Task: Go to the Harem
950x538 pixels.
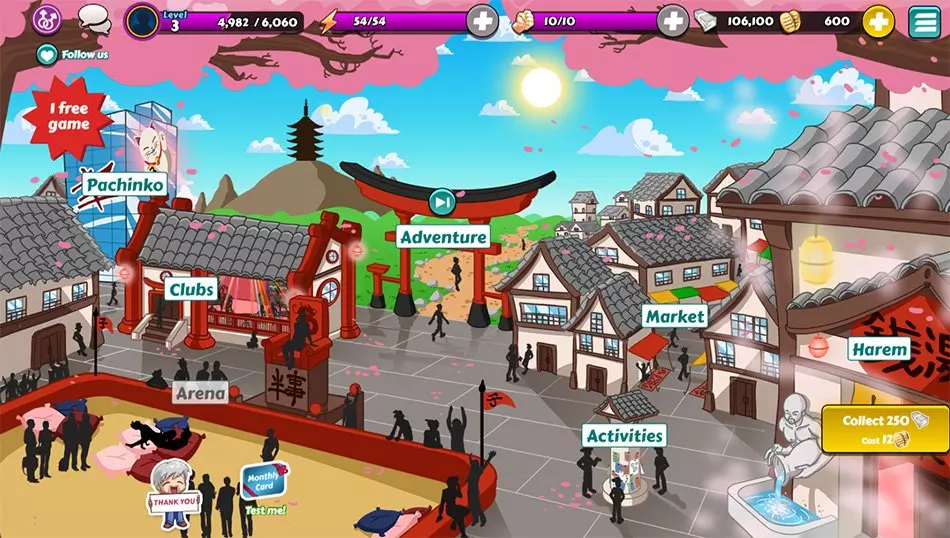Action: point(879,349)
